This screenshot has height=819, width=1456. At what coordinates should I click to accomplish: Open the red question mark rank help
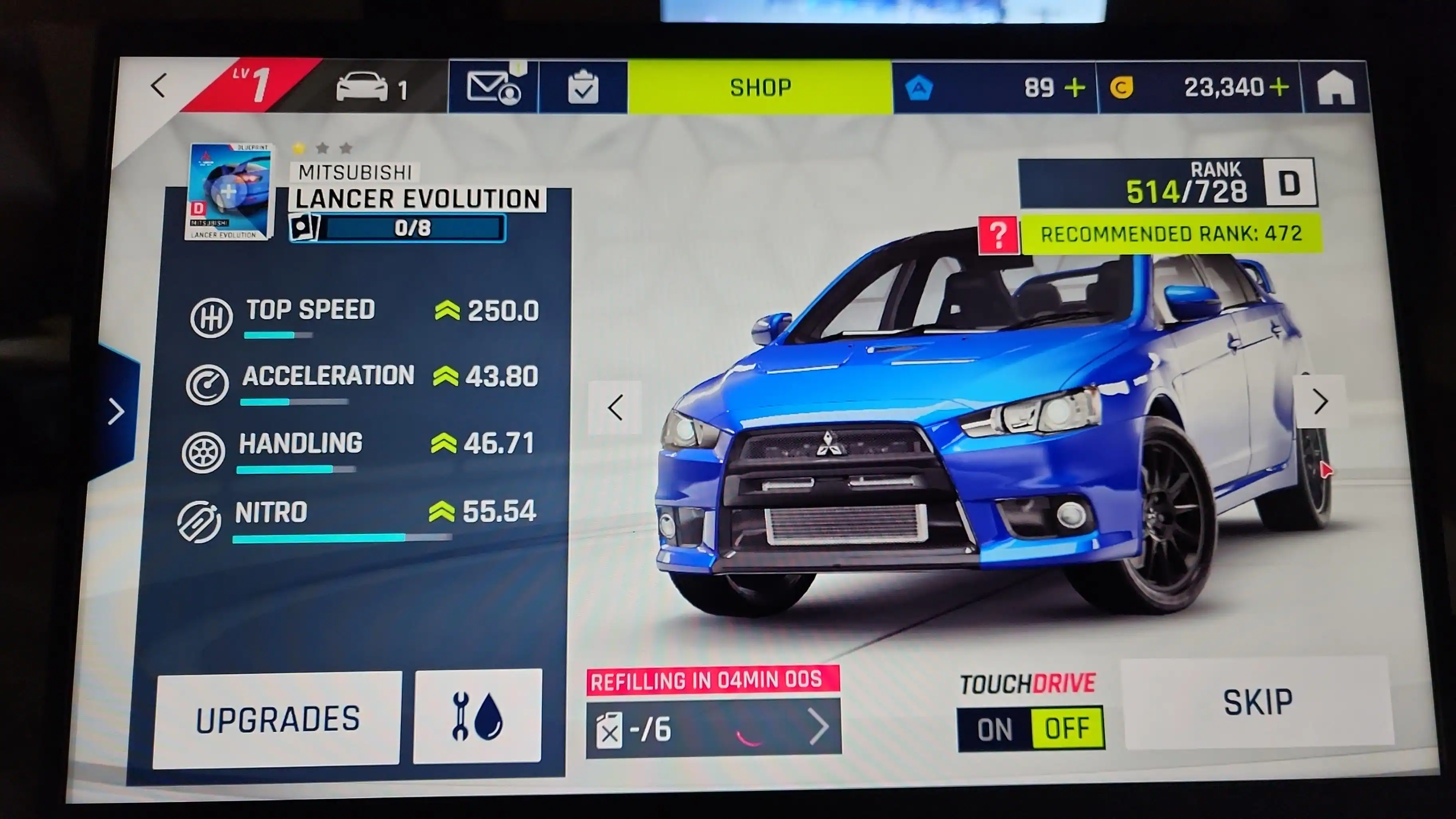(x=998, y=235)
